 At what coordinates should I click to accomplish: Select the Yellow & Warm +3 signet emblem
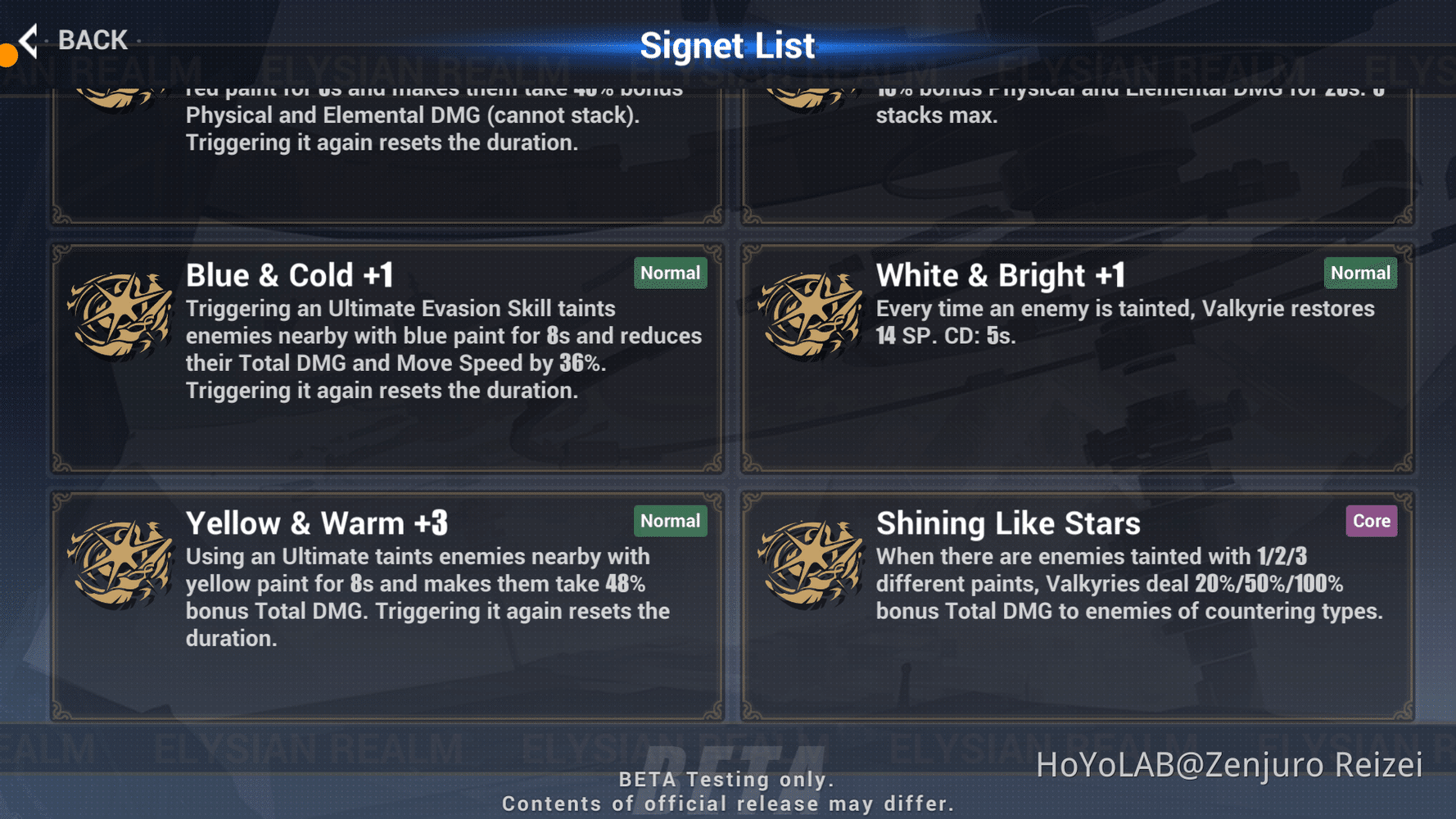coord(121,565)
